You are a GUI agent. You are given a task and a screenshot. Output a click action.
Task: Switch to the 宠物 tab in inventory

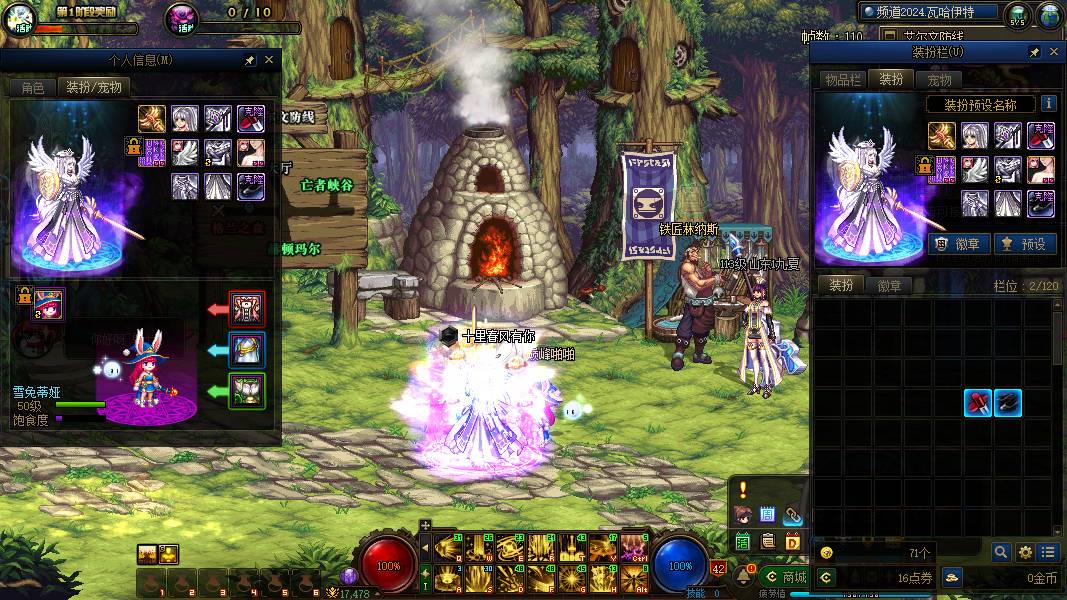pyautogui.click(x=940, y=80)
